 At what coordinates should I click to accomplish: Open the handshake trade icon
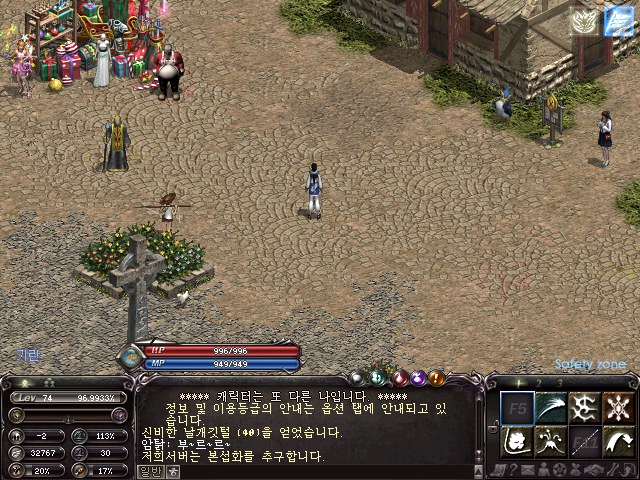coord(591,470)
